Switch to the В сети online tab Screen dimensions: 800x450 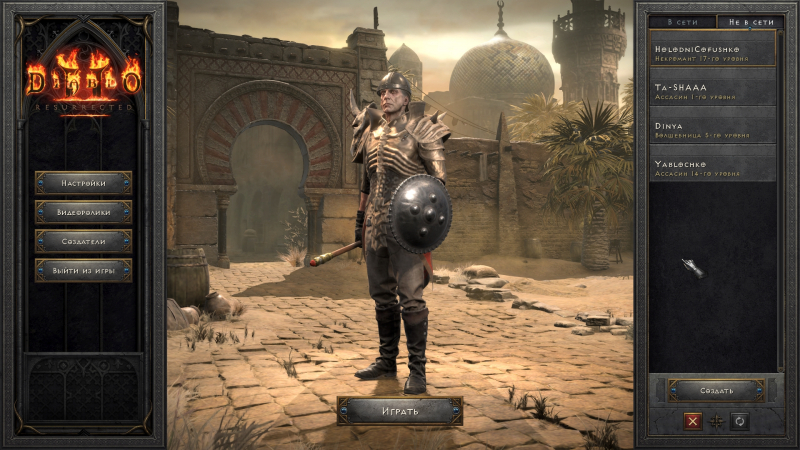coord(682,21)
